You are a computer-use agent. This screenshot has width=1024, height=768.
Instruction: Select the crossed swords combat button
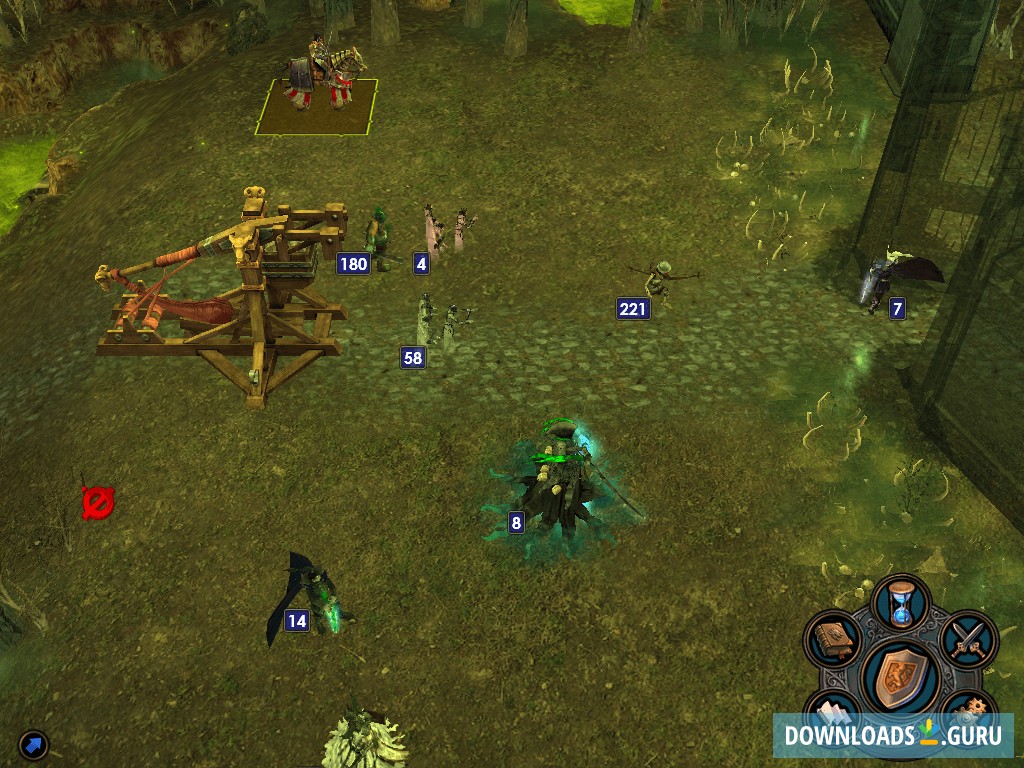968,641
